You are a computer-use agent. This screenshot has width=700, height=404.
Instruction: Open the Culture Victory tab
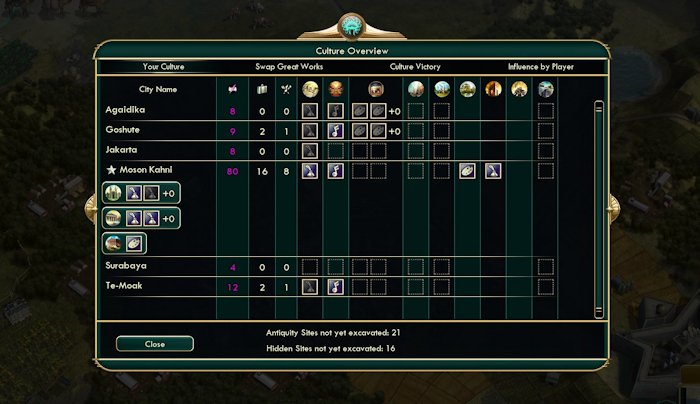[x=414, y=67]
